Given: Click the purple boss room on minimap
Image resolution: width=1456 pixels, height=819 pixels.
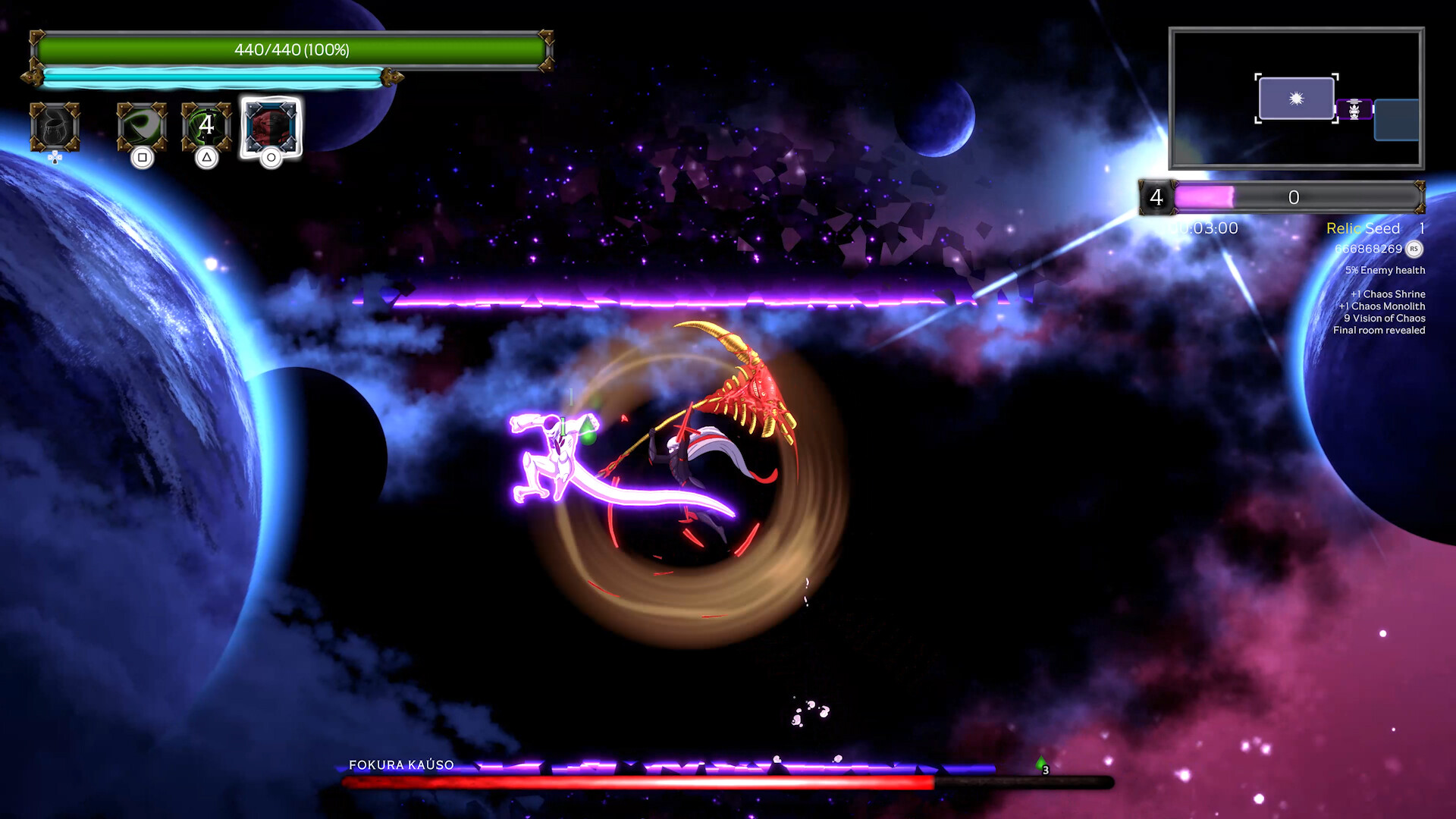Looking at the screenshot, I should (1354, 110).
